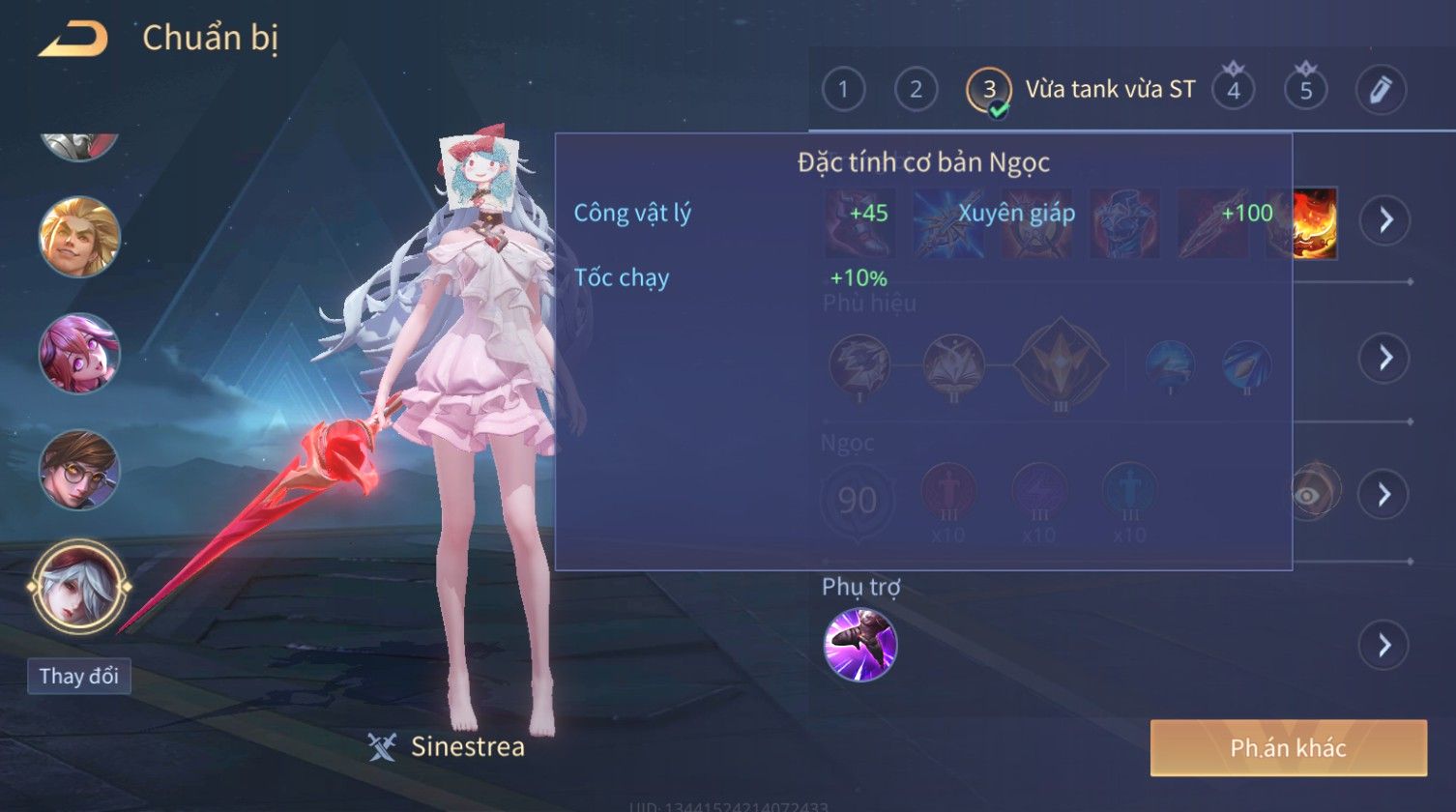Open the Phụ trợ spell selection arrow
The height and width of the screenshot is (812, 1456).
tap(1383, 645)
